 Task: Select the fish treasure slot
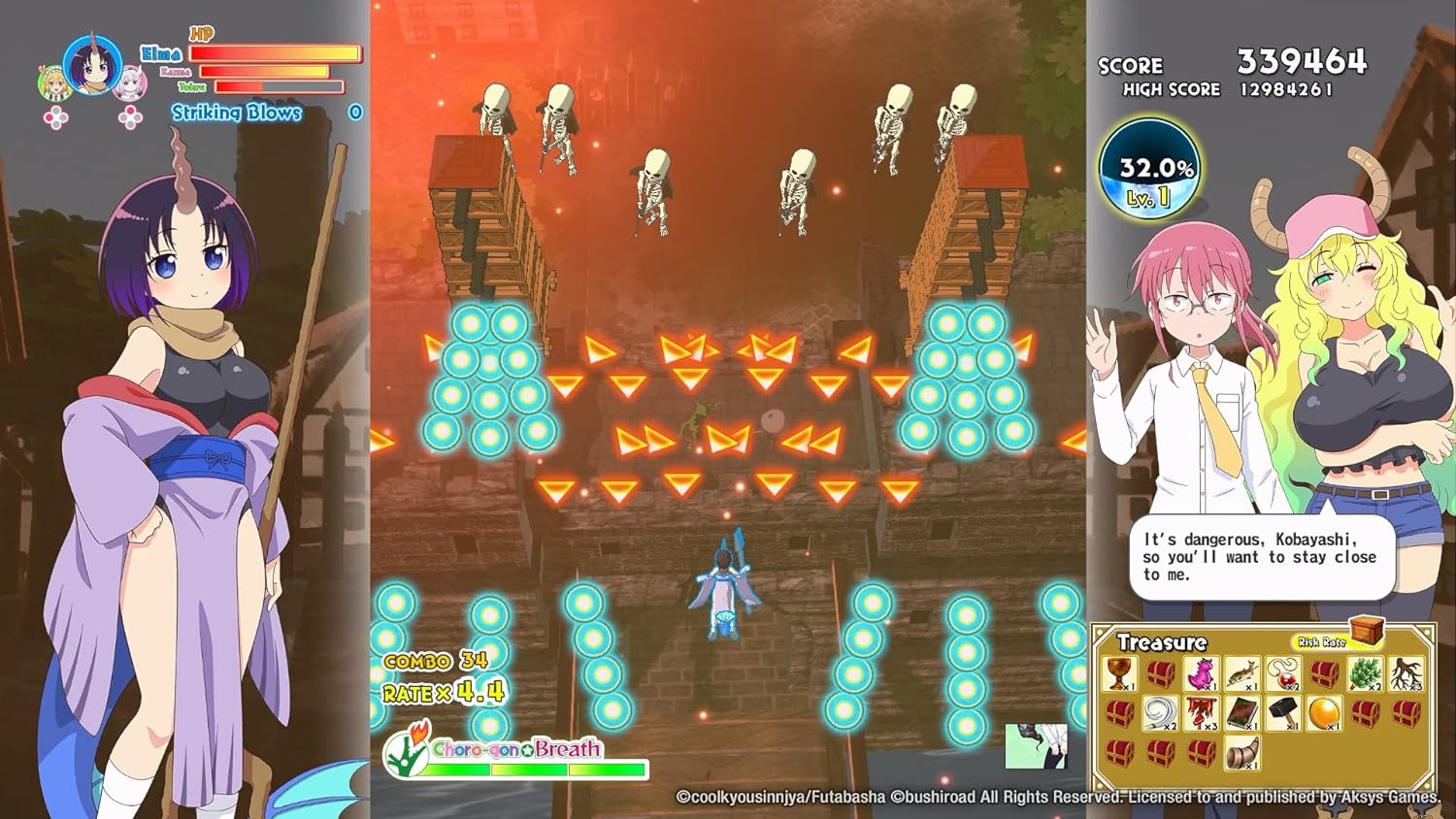pos(1242,672)
